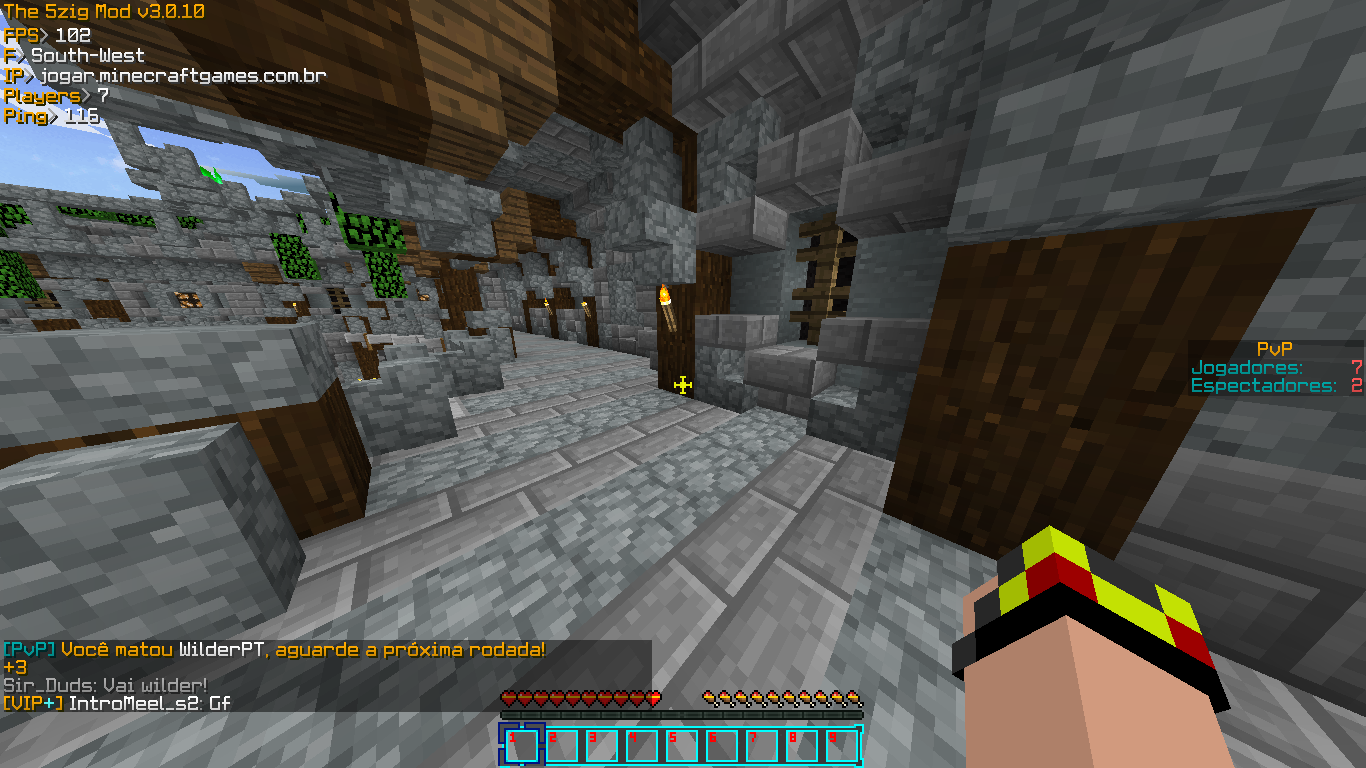Activate hotbar slot 7
Viewport: 1366px width, 768px height.
point(761,745)
